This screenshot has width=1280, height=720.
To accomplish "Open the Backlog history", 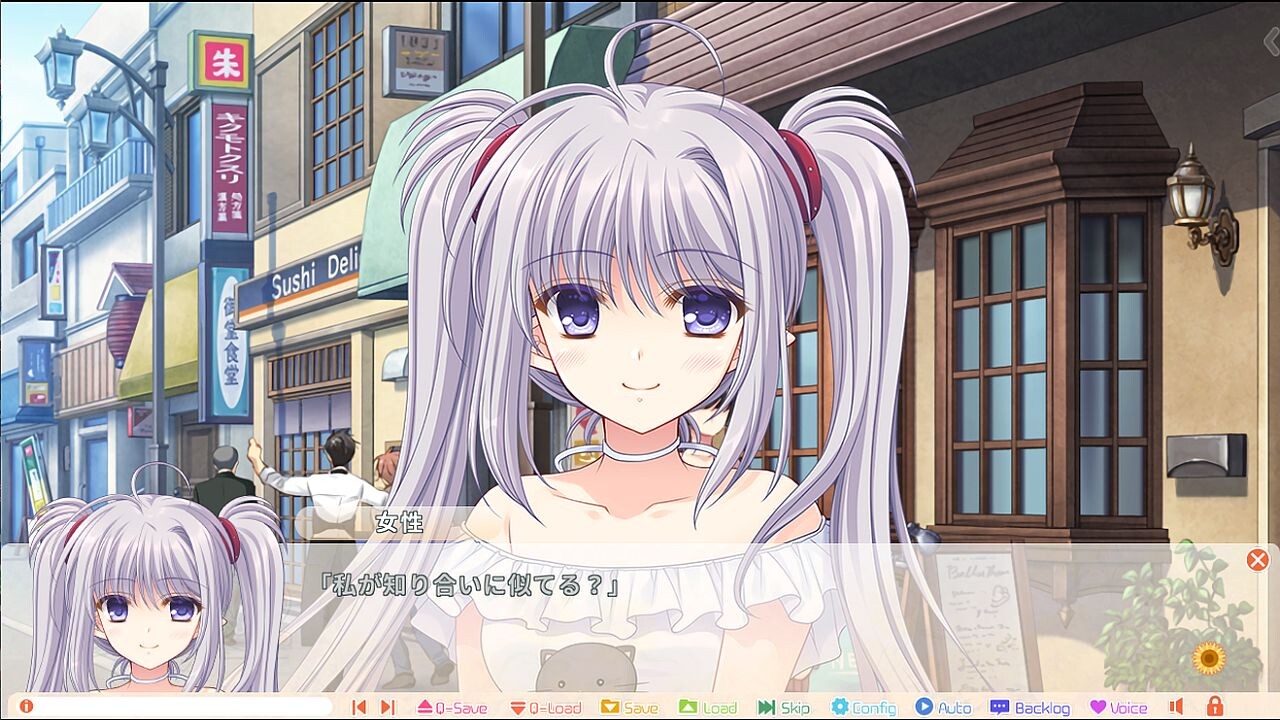I will coord(1032,707).
